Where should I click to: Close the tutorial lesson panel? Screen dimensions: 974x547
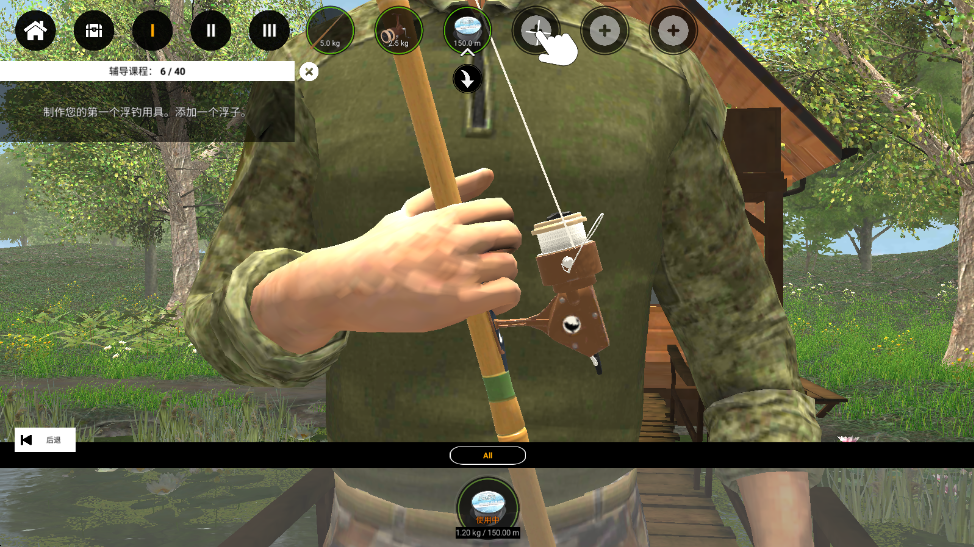309,71
